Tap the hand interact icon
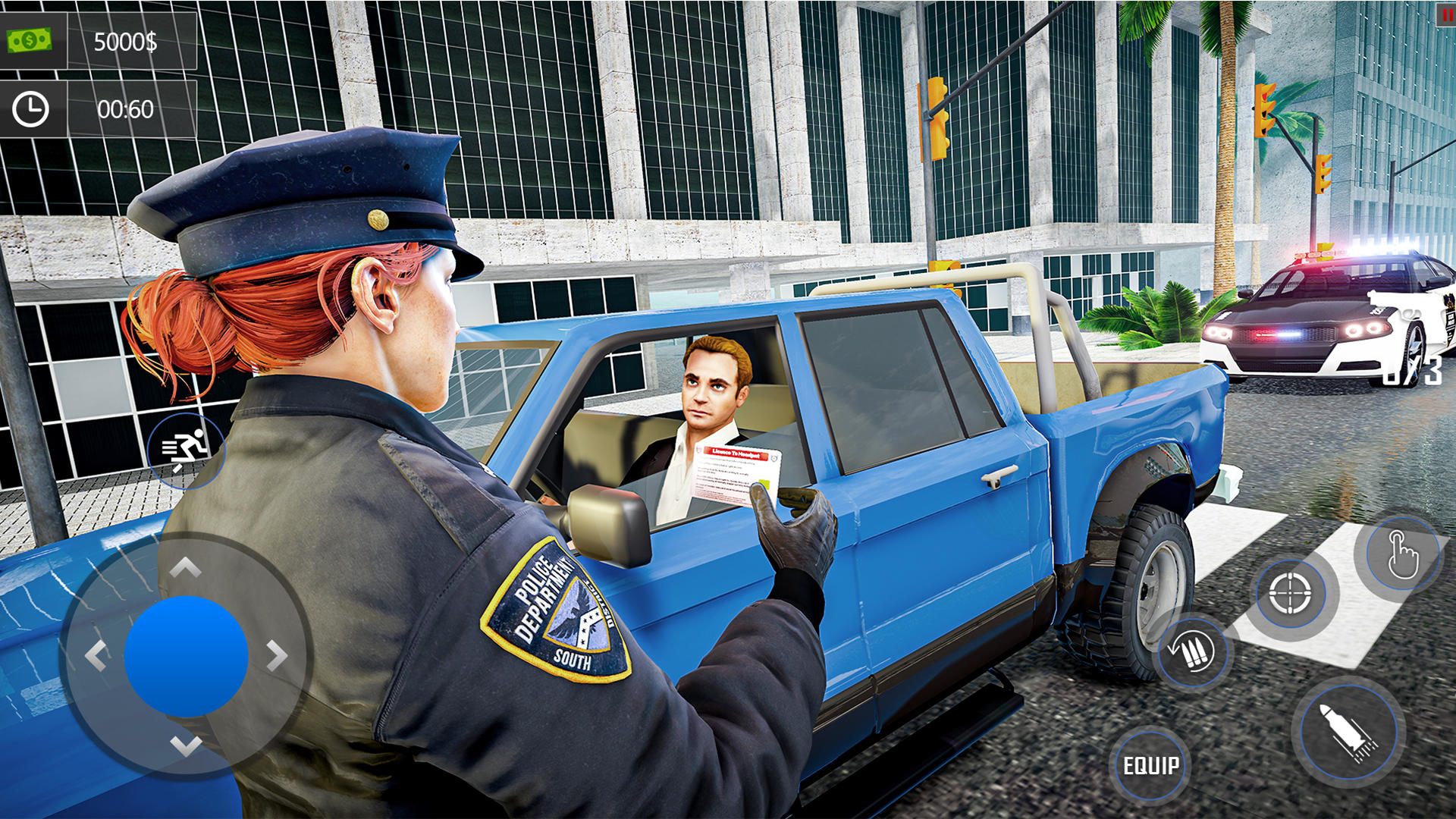This screenshot has width=1456, height=819. click(1401, 554)
